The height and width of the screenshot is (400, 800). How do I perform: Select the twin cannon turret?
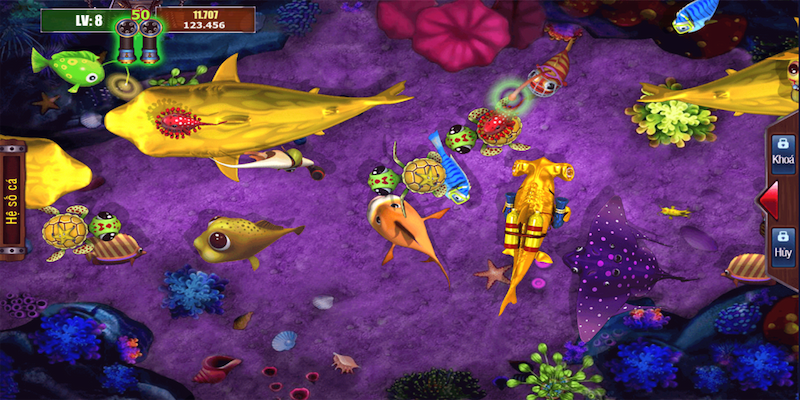point(139,40)
